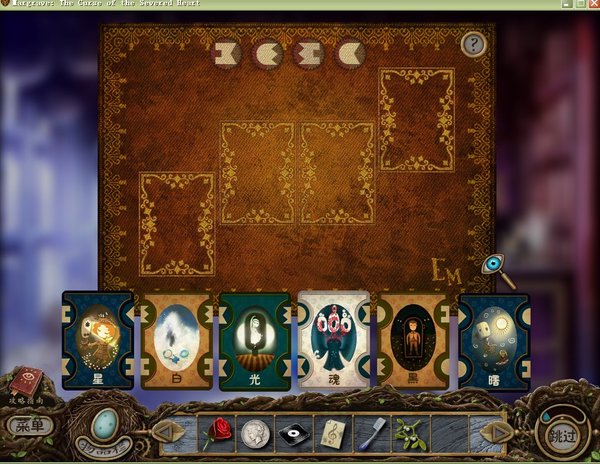Choose the 光 (light) card
Screen dimensions: 600x464
point(255,340)
